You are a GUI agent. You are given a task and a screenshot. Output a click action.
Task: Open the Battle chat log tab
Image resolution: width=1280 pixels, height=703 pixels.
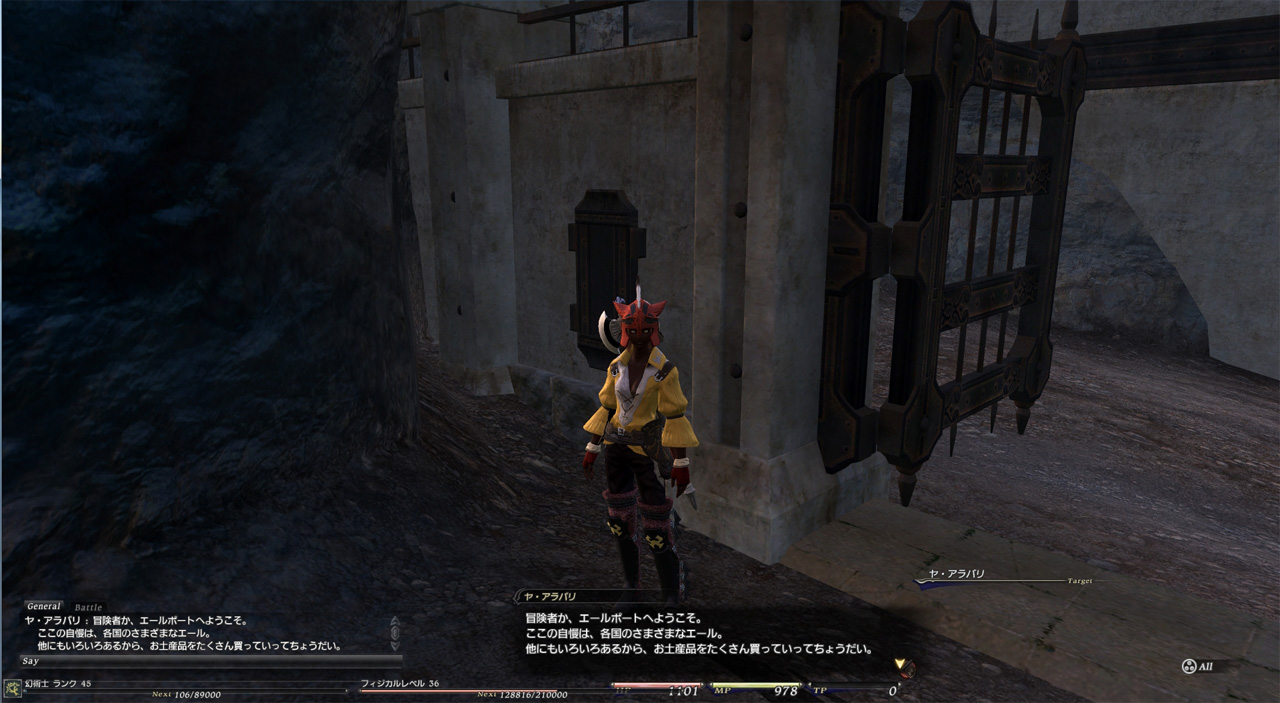[x=88, y=607]
